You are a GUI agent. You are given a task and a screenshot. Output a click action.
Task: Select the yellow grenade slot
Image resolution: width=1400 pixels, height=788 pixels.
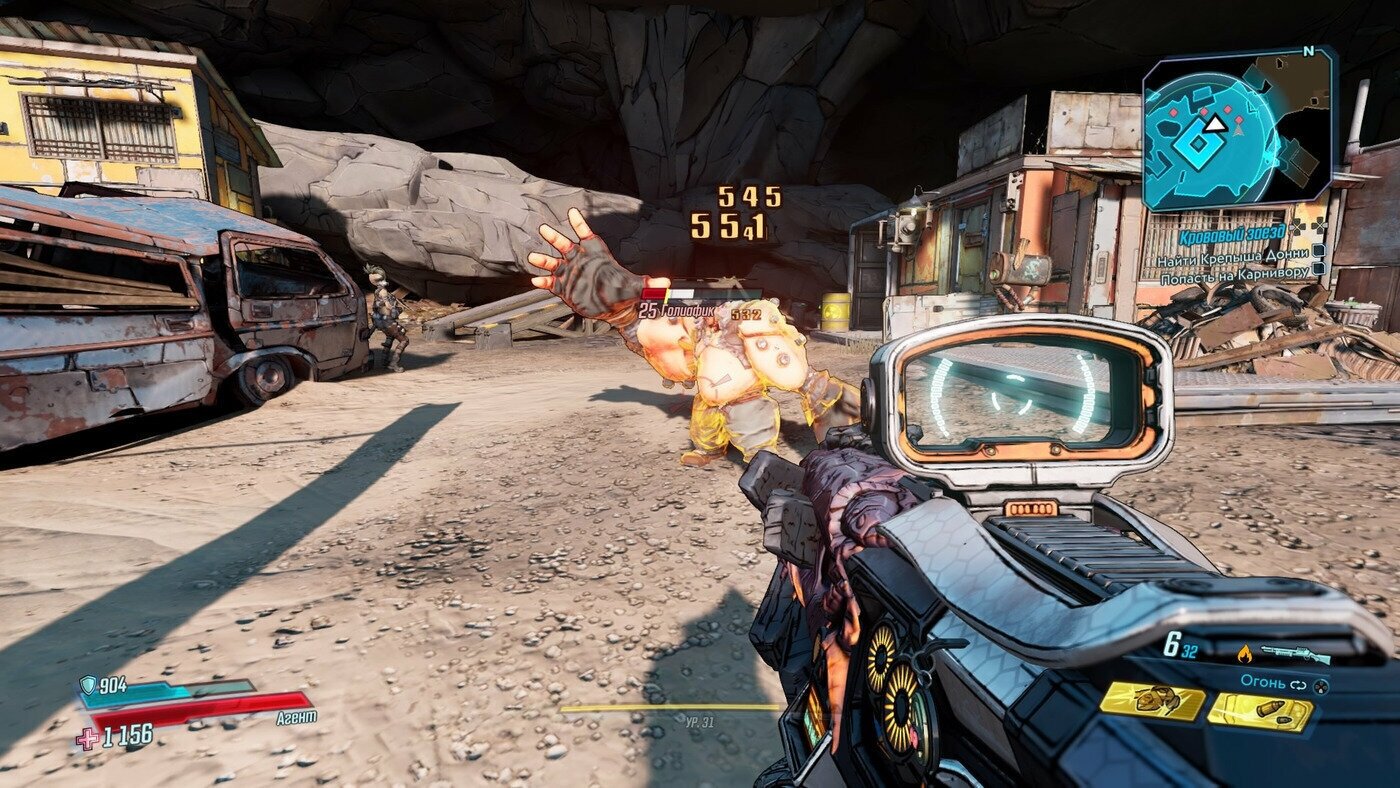click(1152, 701)
